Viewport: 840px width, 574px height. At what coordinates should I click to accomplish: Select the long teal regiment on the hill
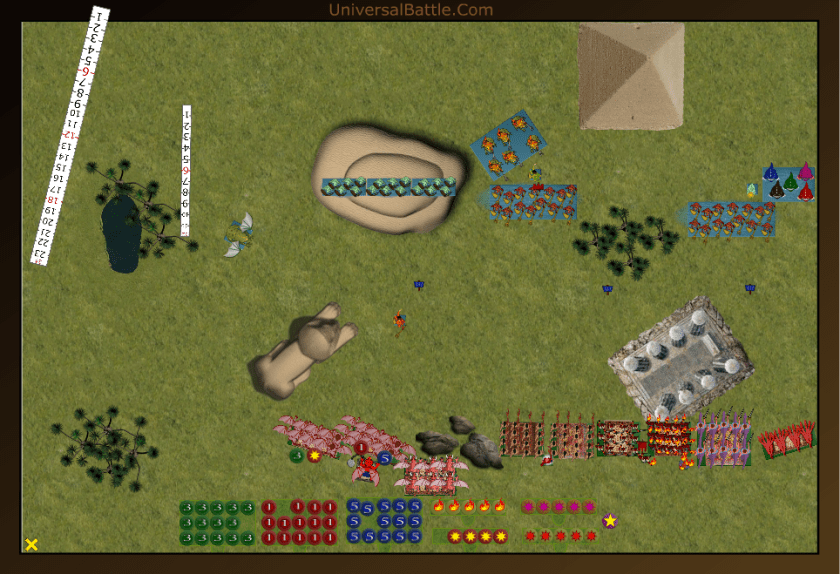(388, 187)
